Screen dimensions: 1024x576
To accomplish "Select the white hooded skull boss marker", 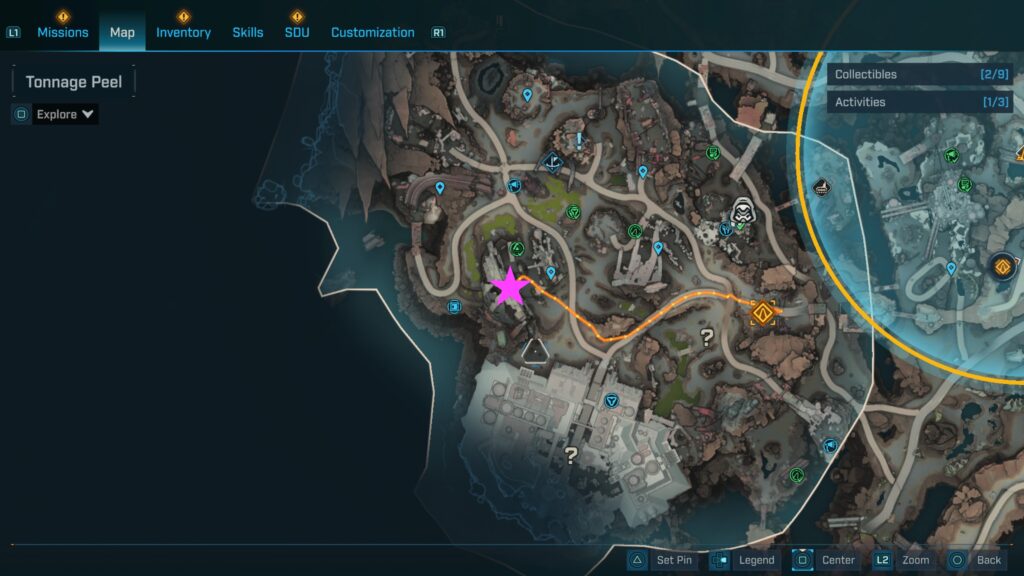I will pos(742,212).
